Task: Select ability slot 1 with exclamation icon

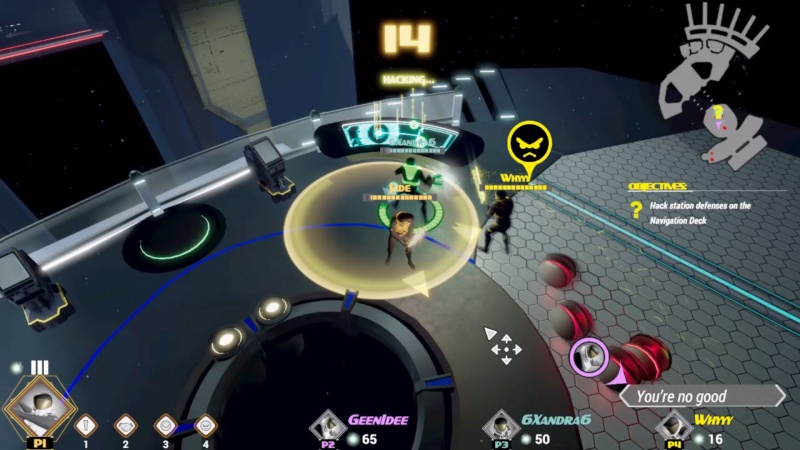Action: pyautogui.click(x=86, y=425)
